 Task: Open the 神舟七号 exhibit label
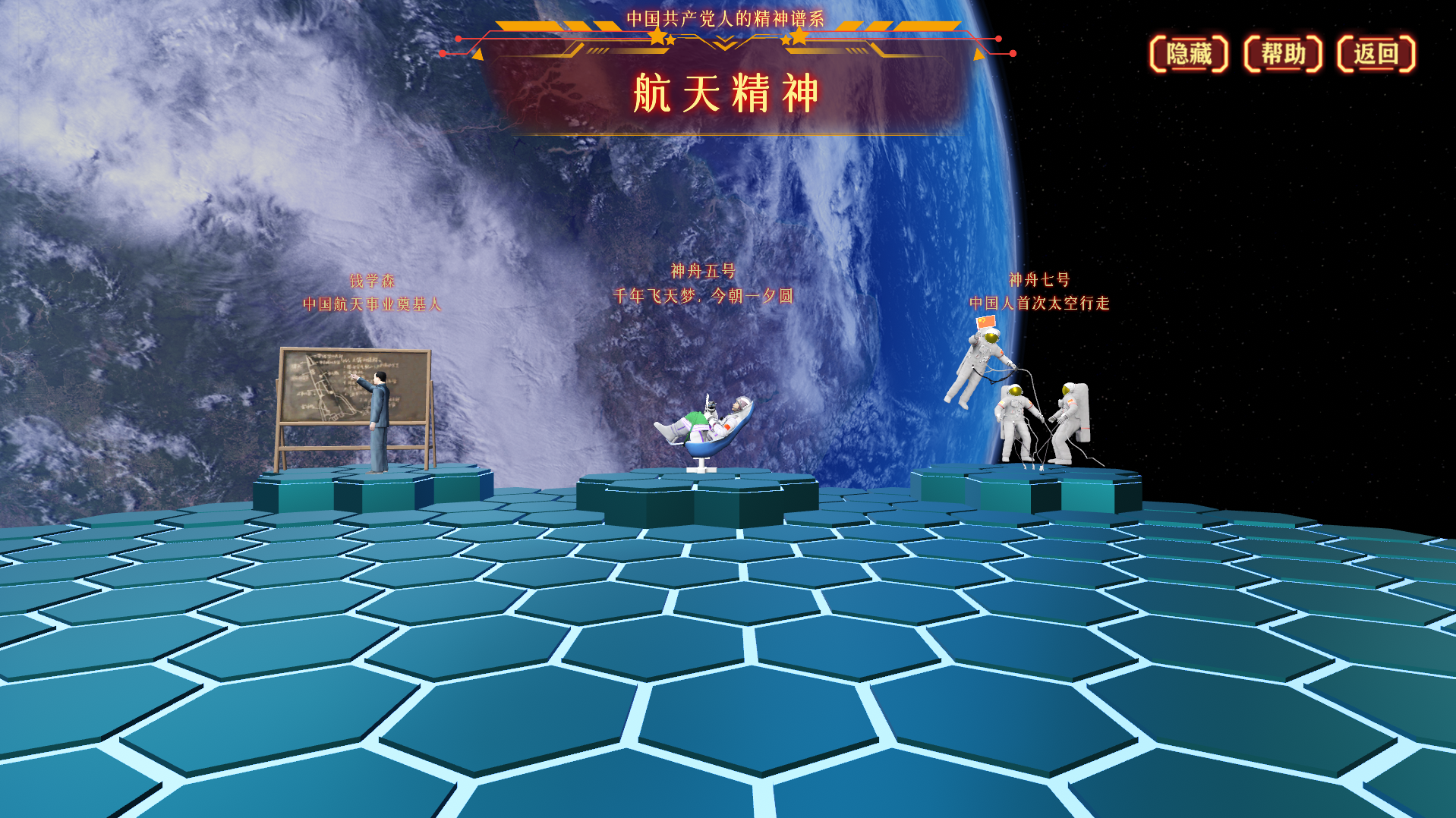point(1039,280)
